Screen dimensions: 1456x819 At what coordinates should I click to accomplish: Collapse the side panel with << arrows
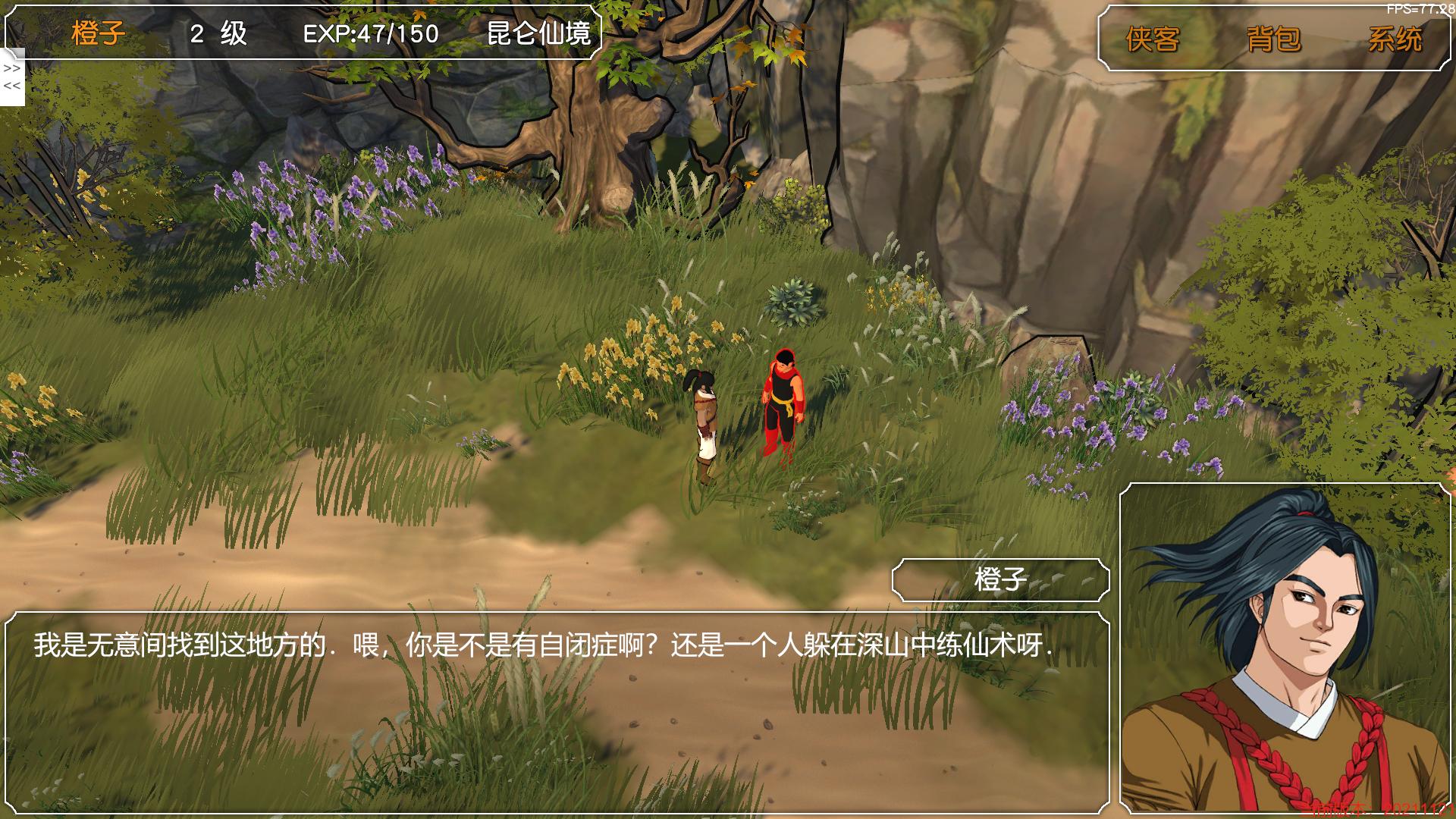tap(12, 86)
